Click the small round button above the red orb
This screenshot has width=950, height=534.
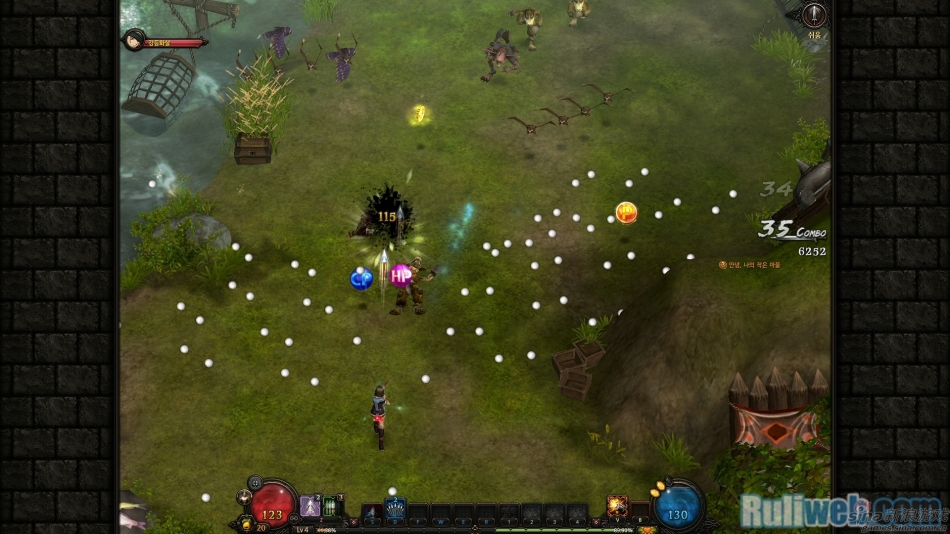(255, 482)
